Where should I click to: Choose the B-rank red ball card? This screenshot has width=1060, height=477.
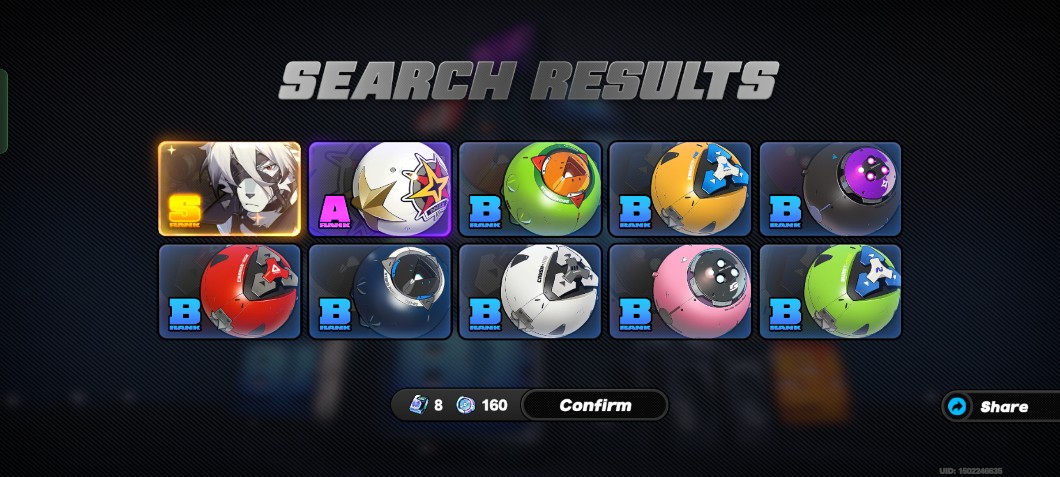tap(229, 291)
